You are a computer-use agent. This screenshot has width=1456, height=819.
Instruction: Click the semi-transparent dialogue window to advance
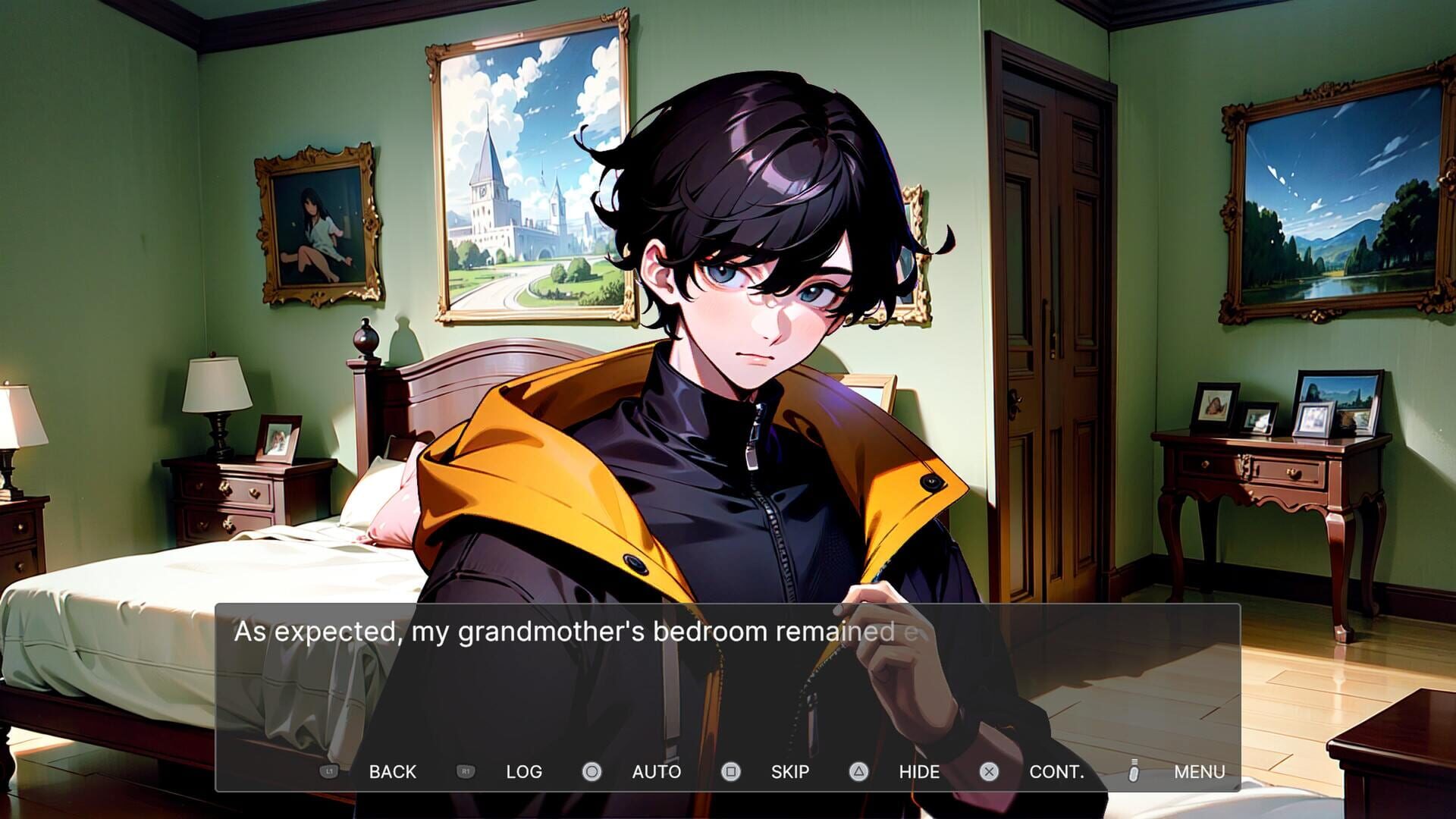coord(728,682)
